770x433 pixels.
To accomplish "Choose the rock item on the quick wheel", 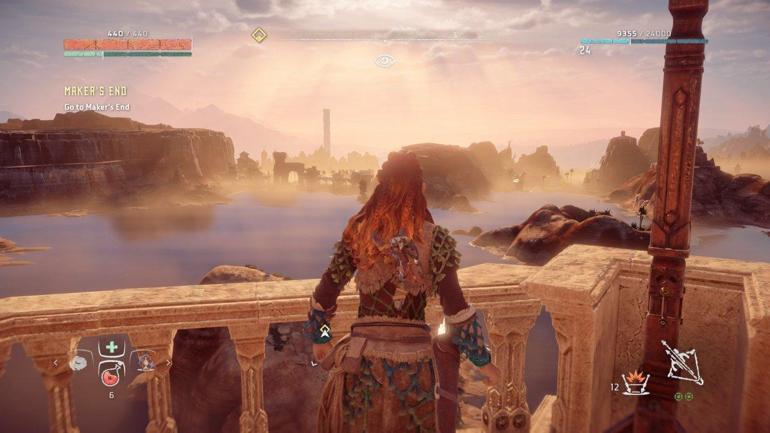I will (80, 363).
